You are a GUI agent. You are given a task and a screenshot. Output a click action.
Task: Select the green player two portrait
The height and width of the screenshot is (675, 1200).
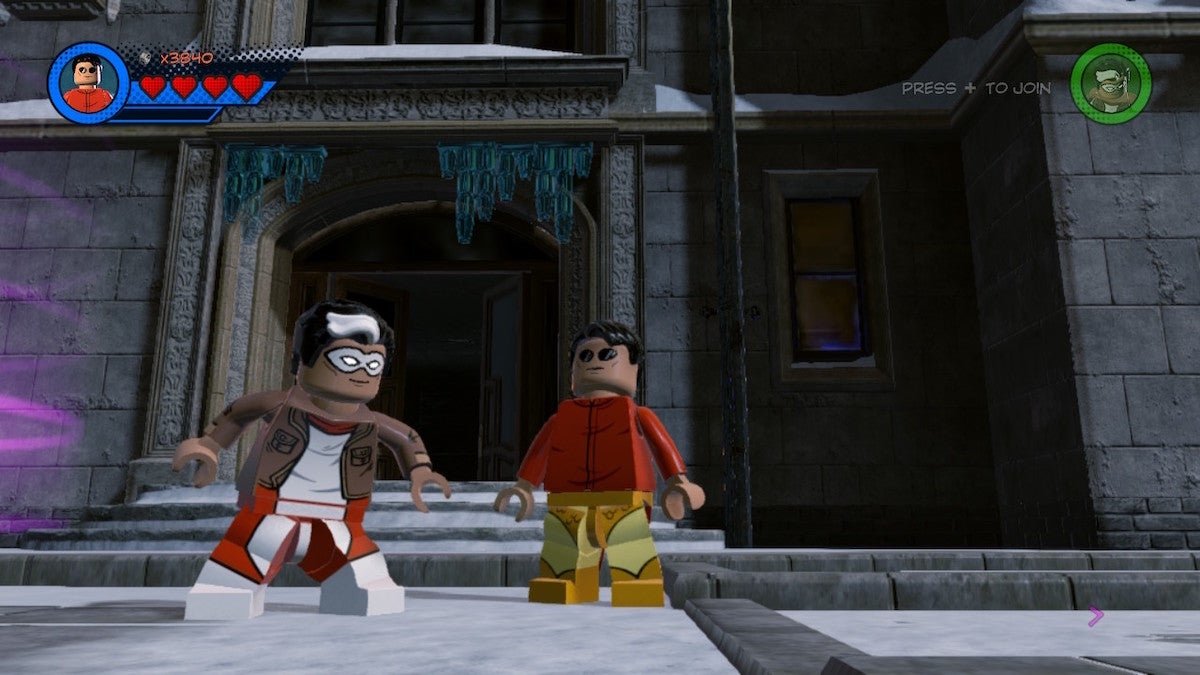1110,84
